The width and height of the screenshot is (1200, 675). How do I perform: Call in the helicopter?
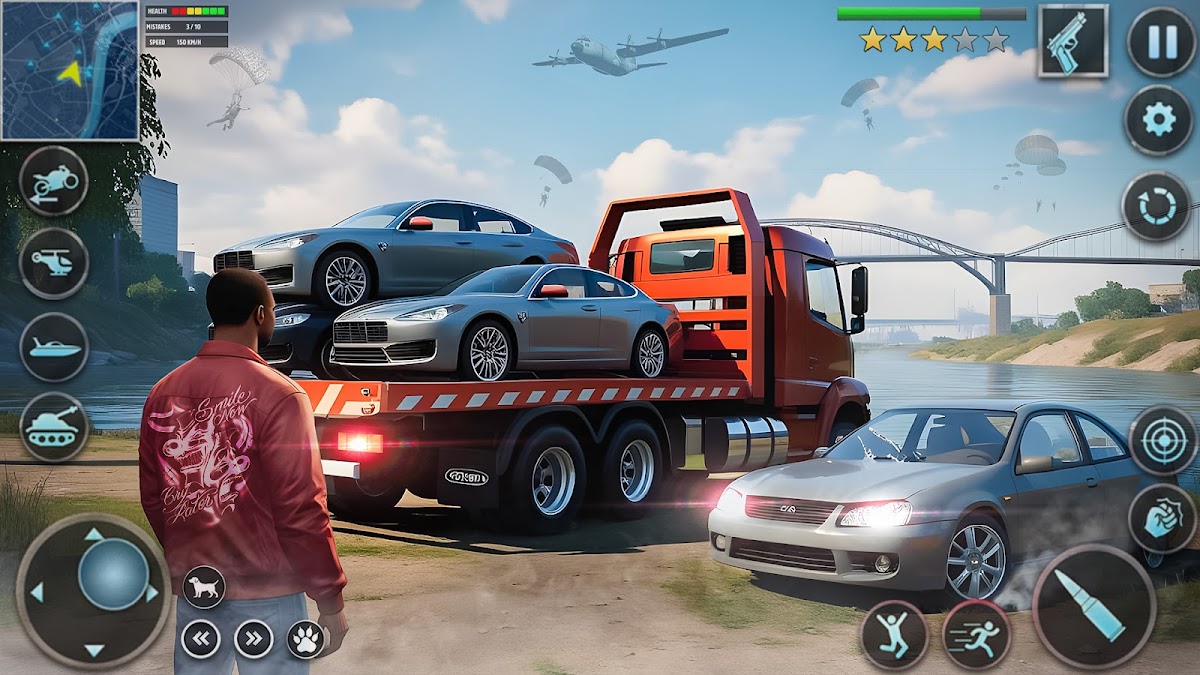pos(54,263)
